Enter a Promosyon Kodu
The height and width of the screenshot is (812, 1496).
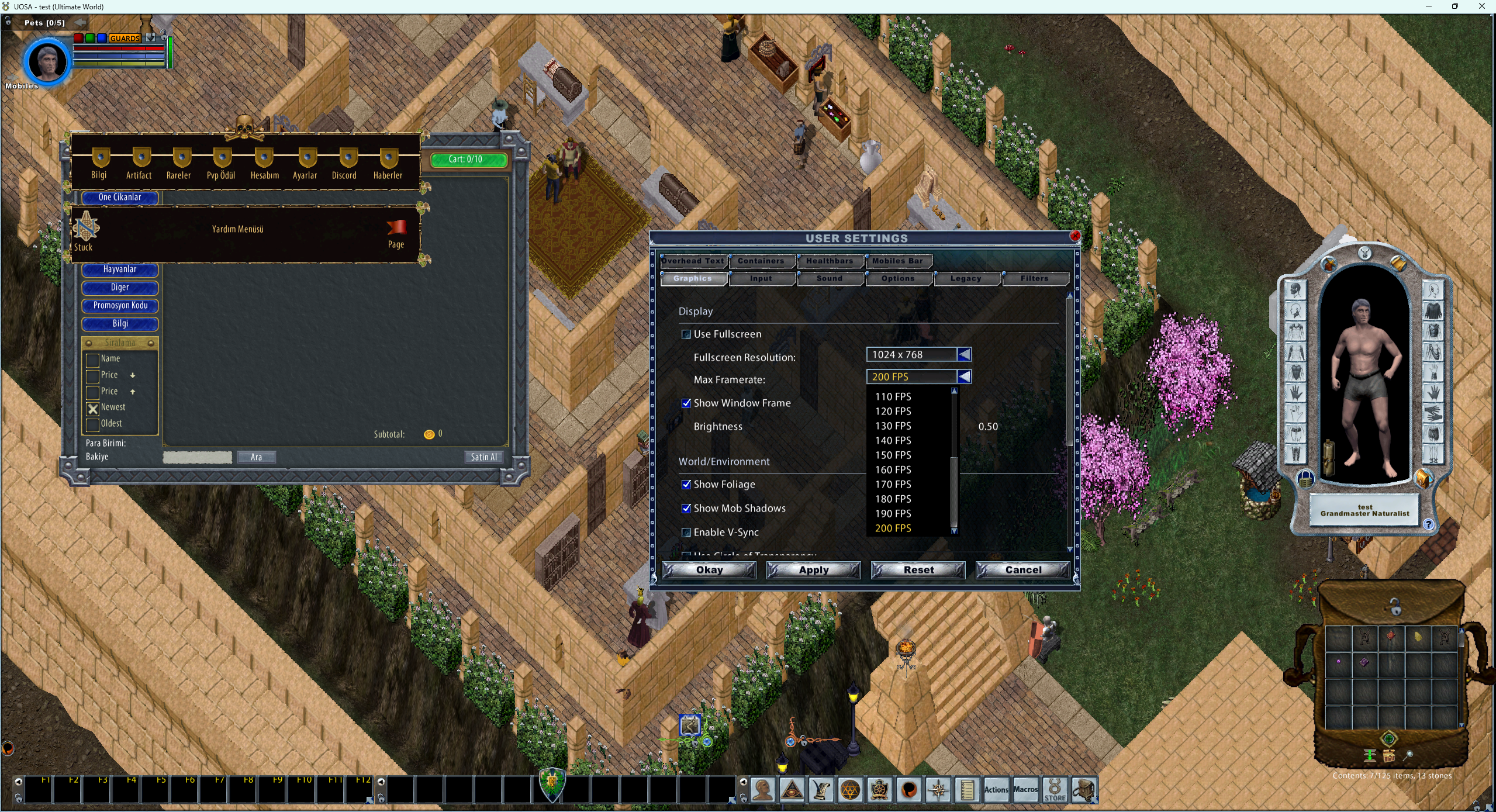120,306
